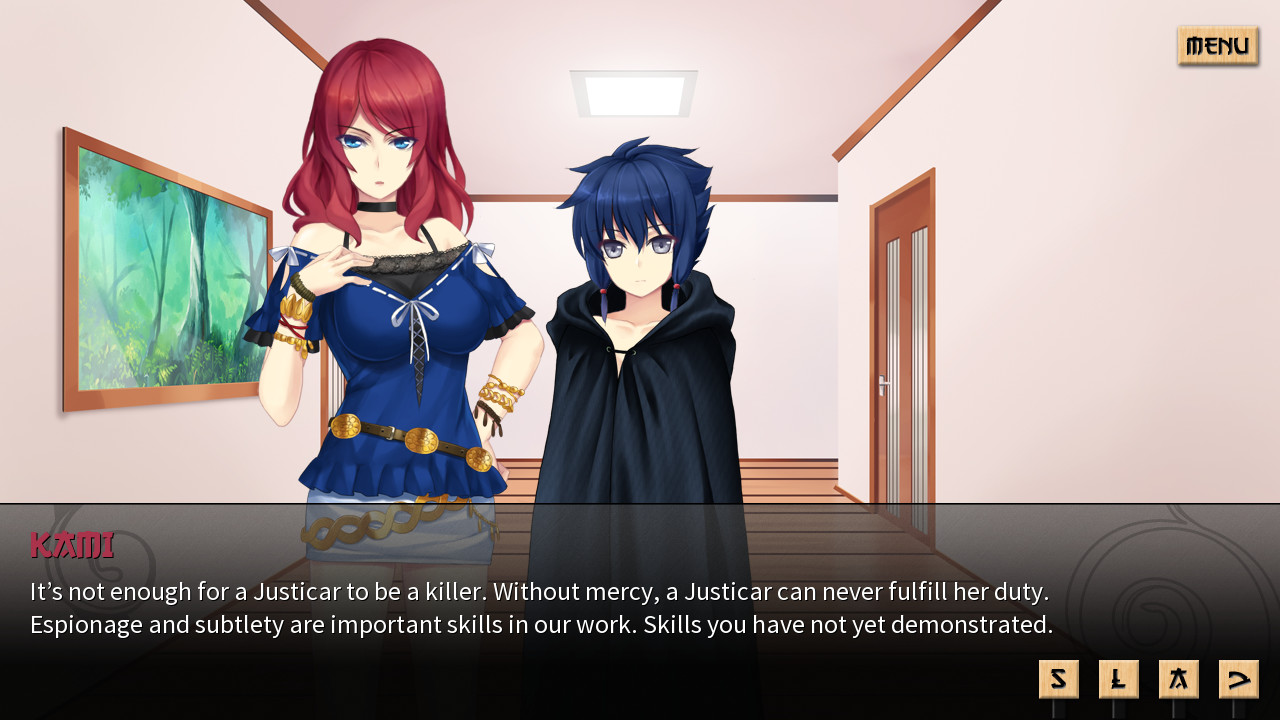Screen dimensions: 1280x720
Task: Open the MENU button
Action: 1216,45
